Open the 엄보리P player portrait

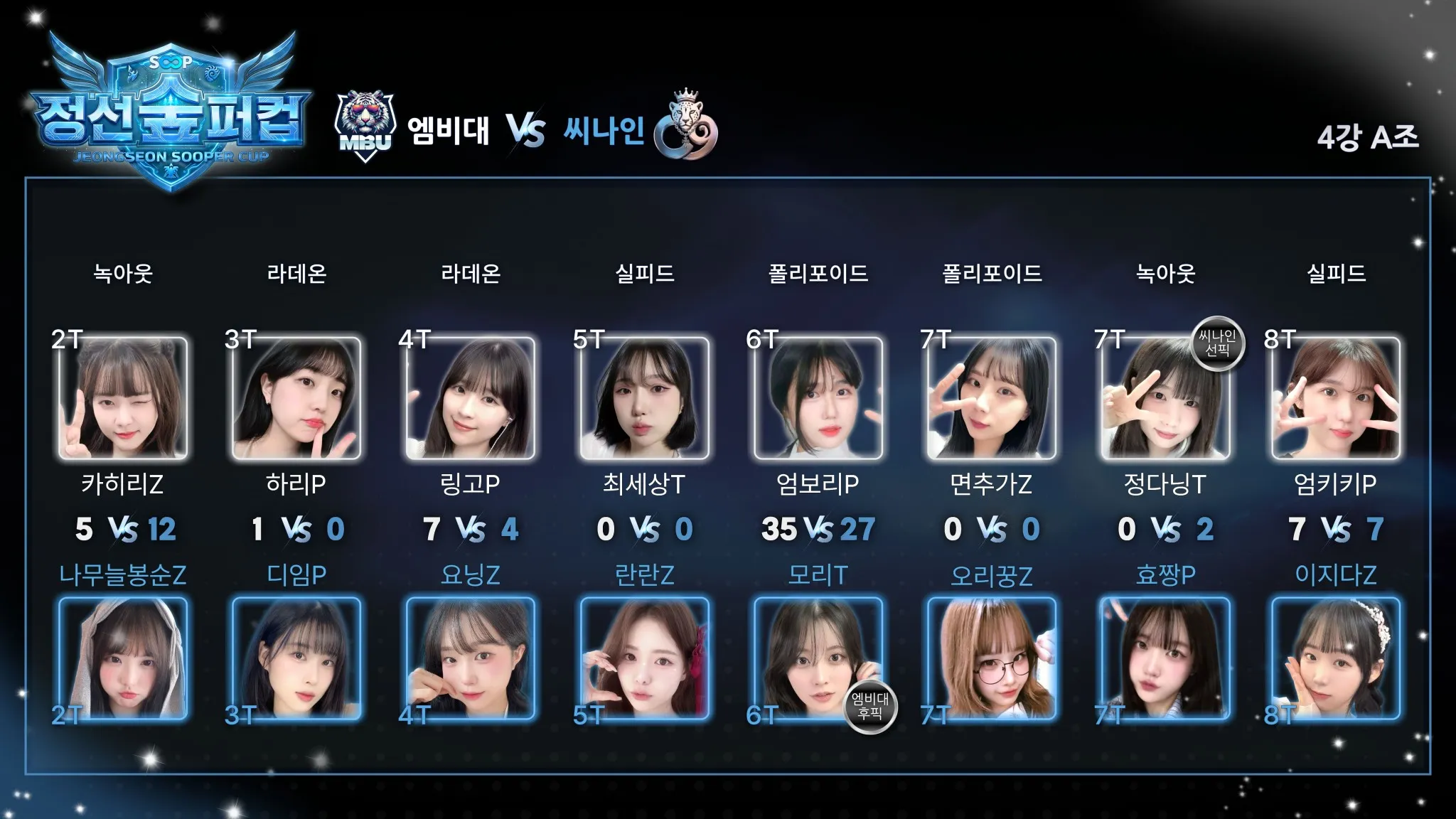click(818, 398)
